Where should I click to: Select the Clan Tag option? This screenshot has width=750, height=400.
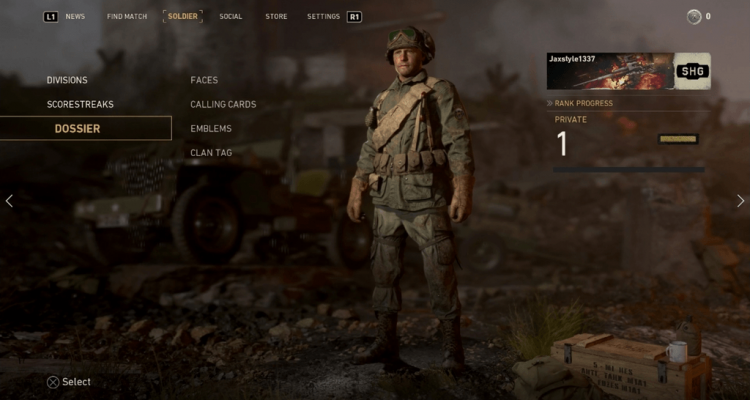click(211, 153)
